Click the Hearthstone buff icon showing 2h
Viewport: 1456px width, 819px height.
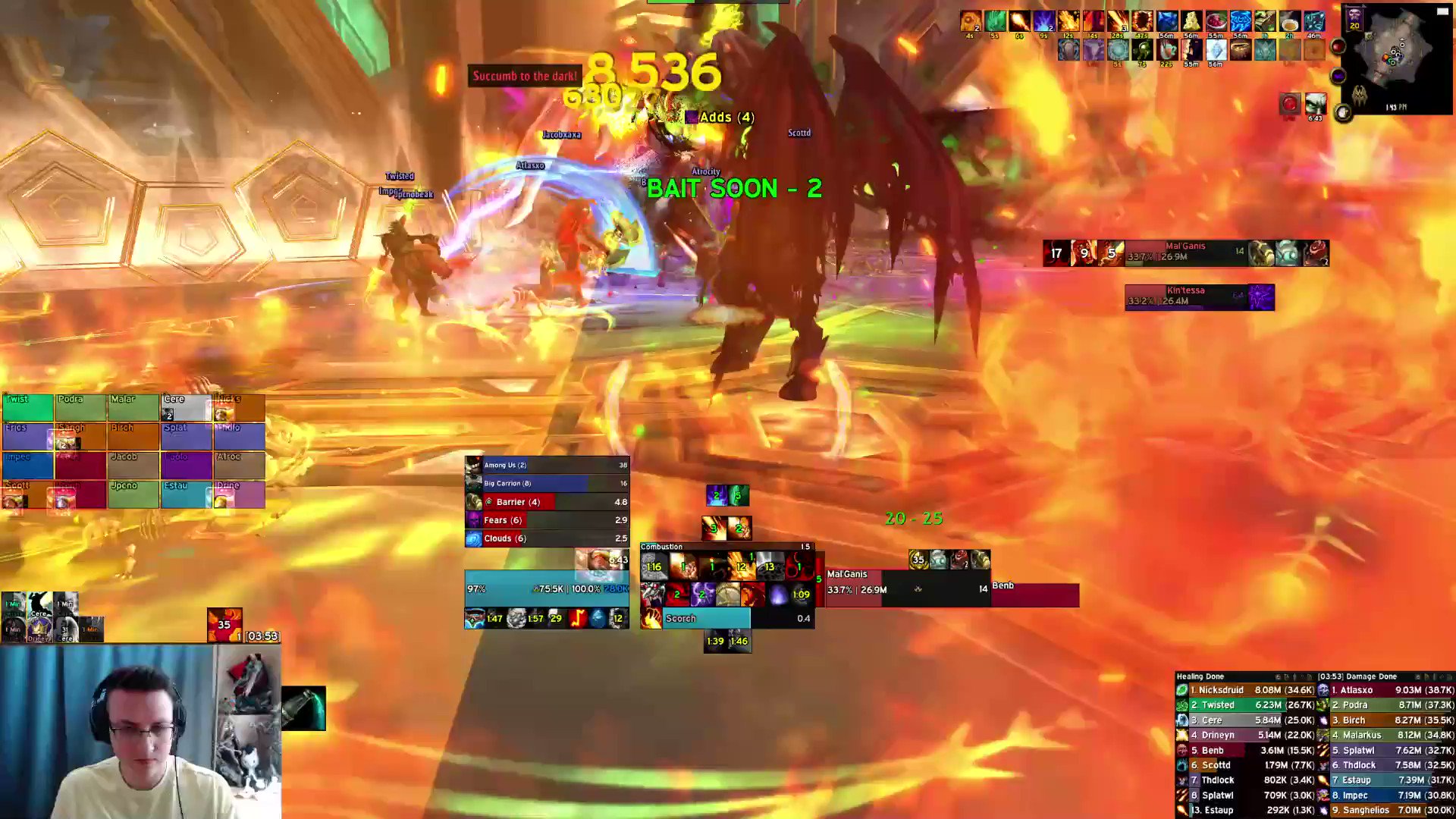coord(1290,21)
